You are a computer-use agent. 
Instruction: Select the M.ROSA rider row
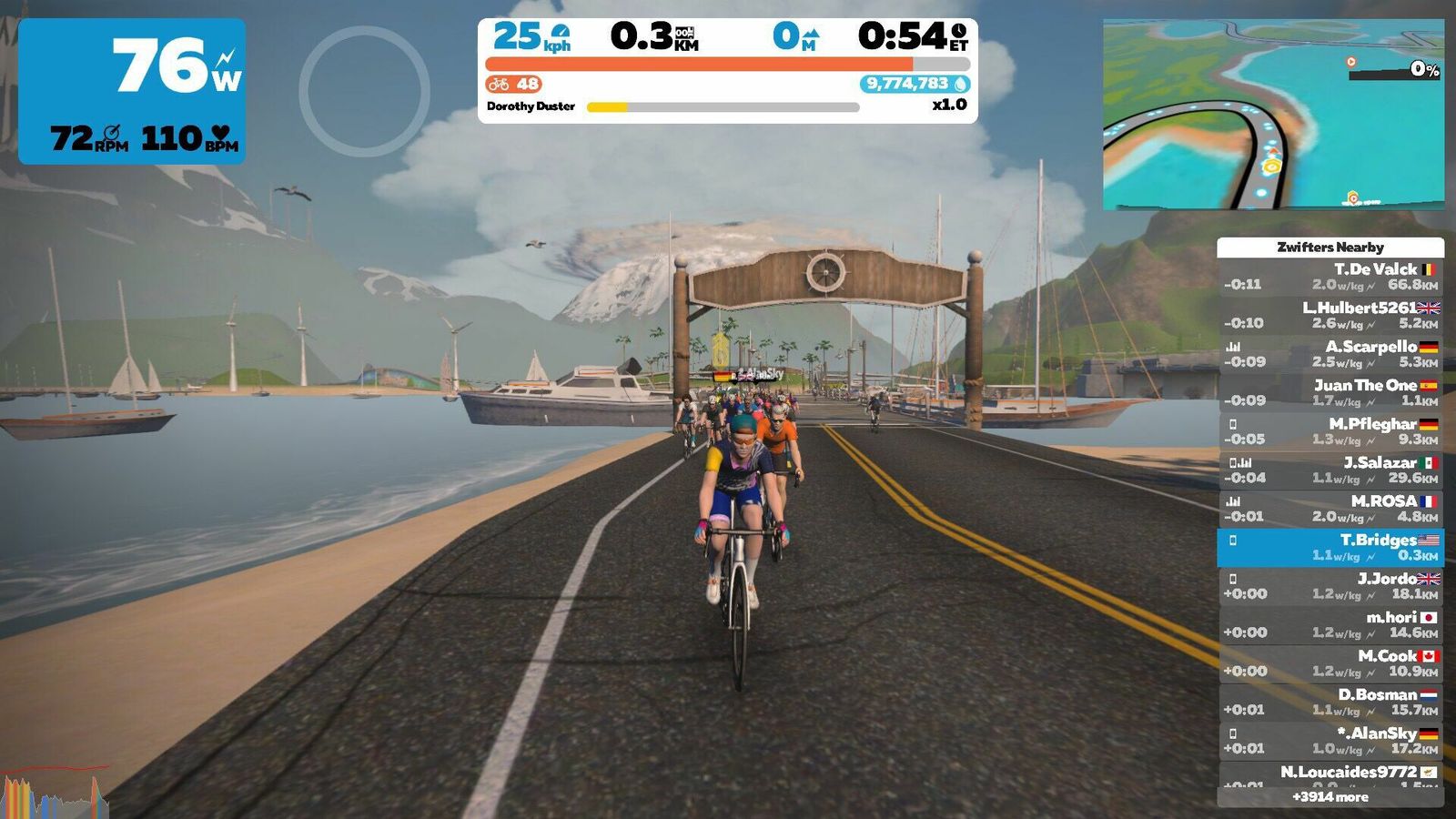(x=1330, y=509)
